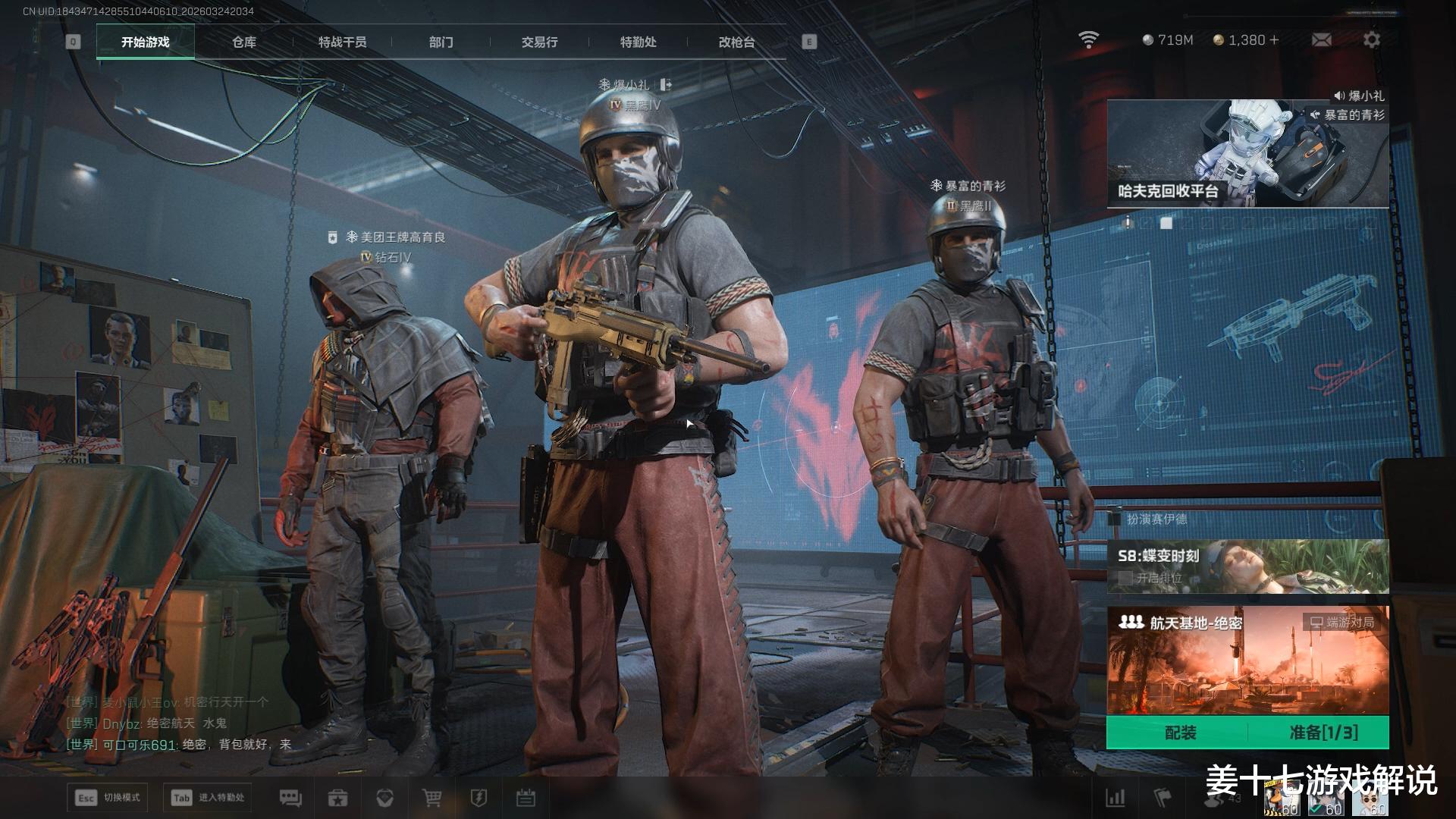Viewport: 1456px width, 819px height.
Task: Open the 哈夫克回收平台 banner
Action: pos(1247,153)
